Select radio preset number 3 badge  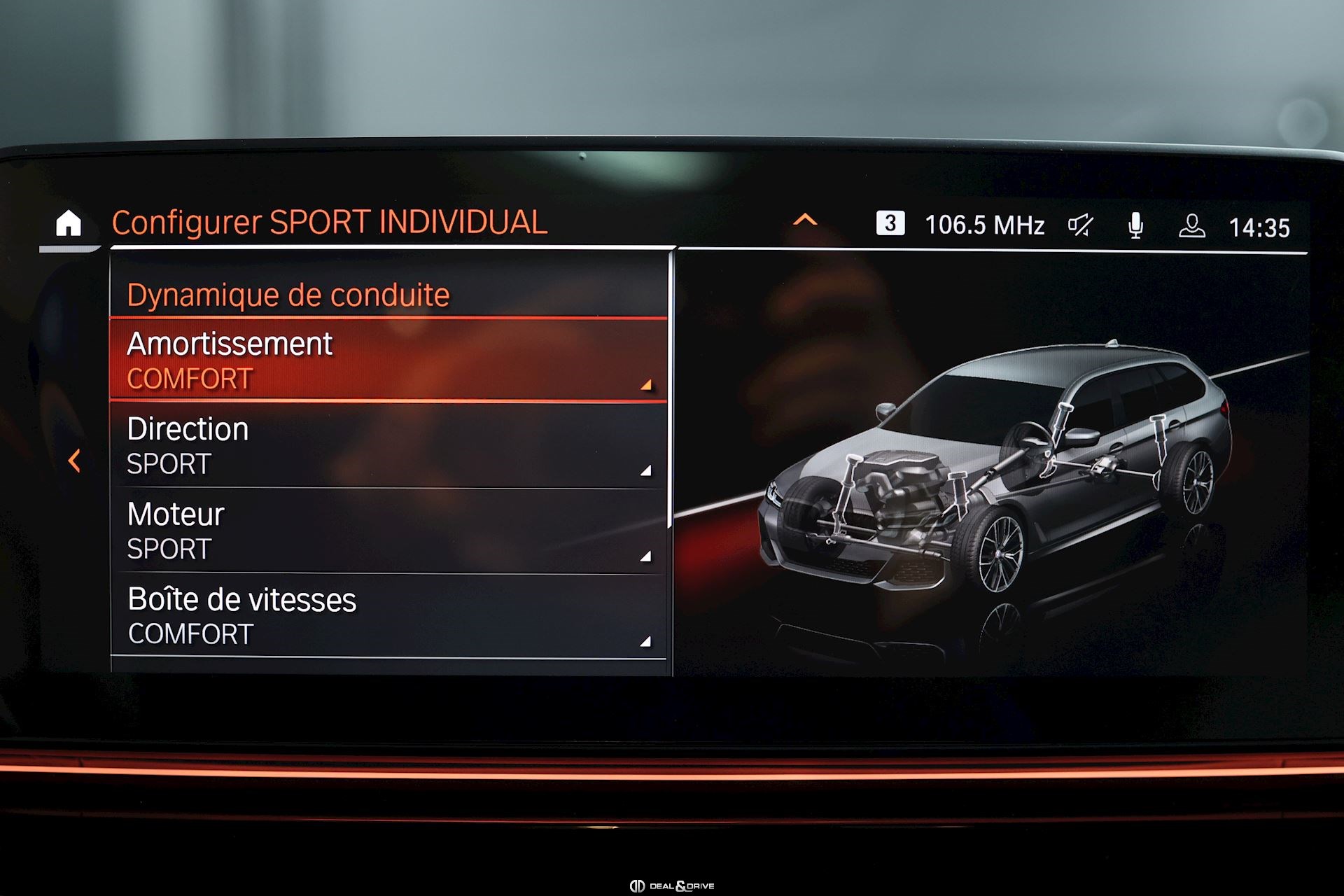890,223
